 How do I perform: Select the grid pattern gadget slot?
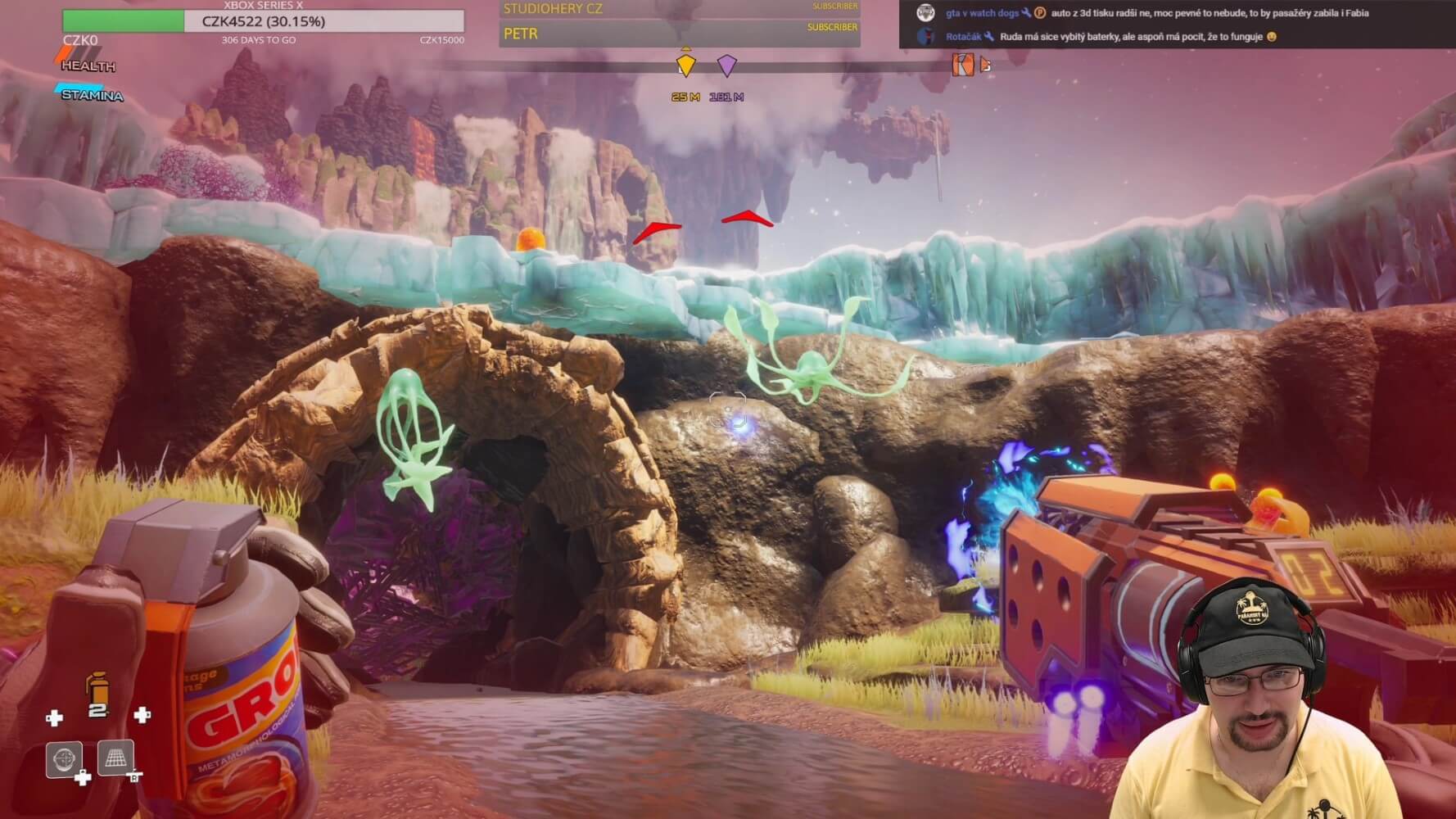[115, 758]
